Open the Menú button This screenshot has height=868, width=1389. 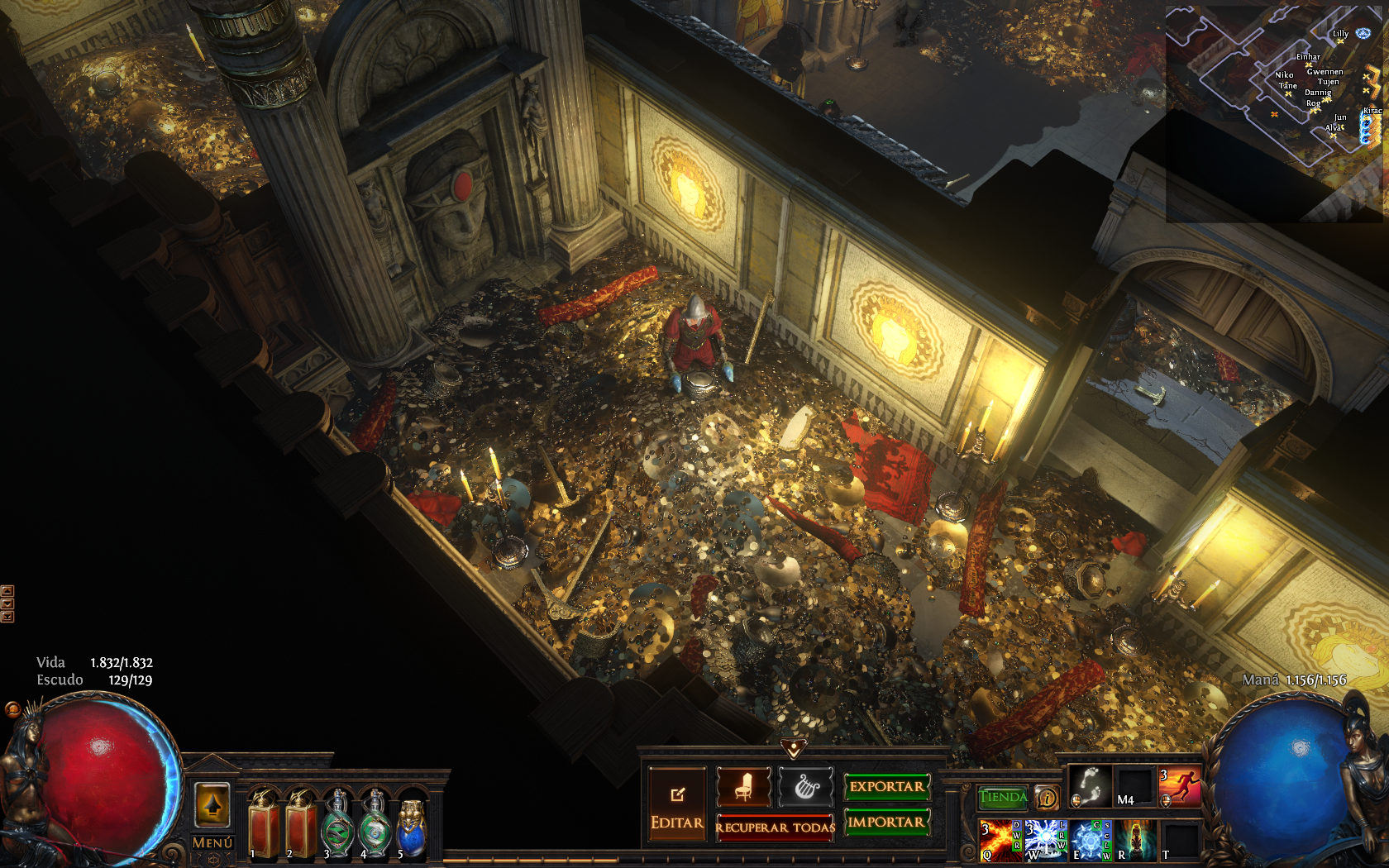pos(212,842)
